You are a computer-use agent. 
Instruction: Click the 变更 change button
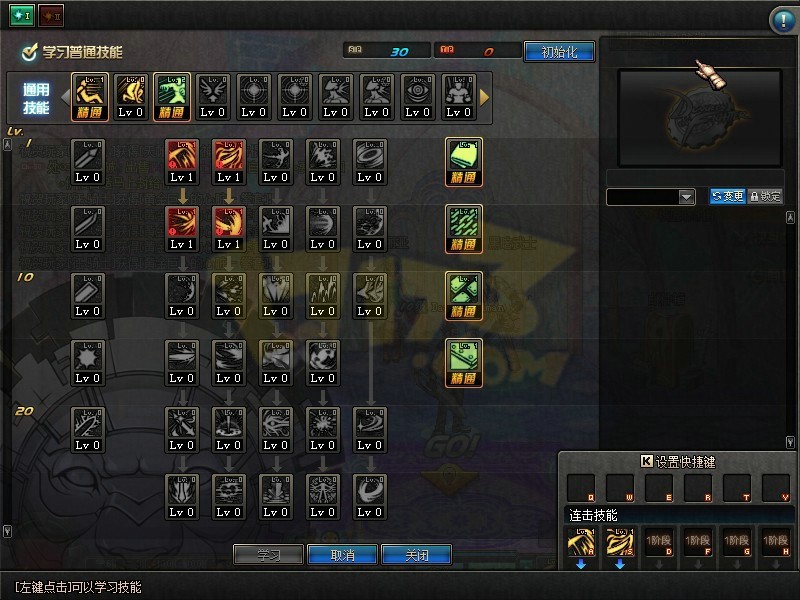pos(727,197)
